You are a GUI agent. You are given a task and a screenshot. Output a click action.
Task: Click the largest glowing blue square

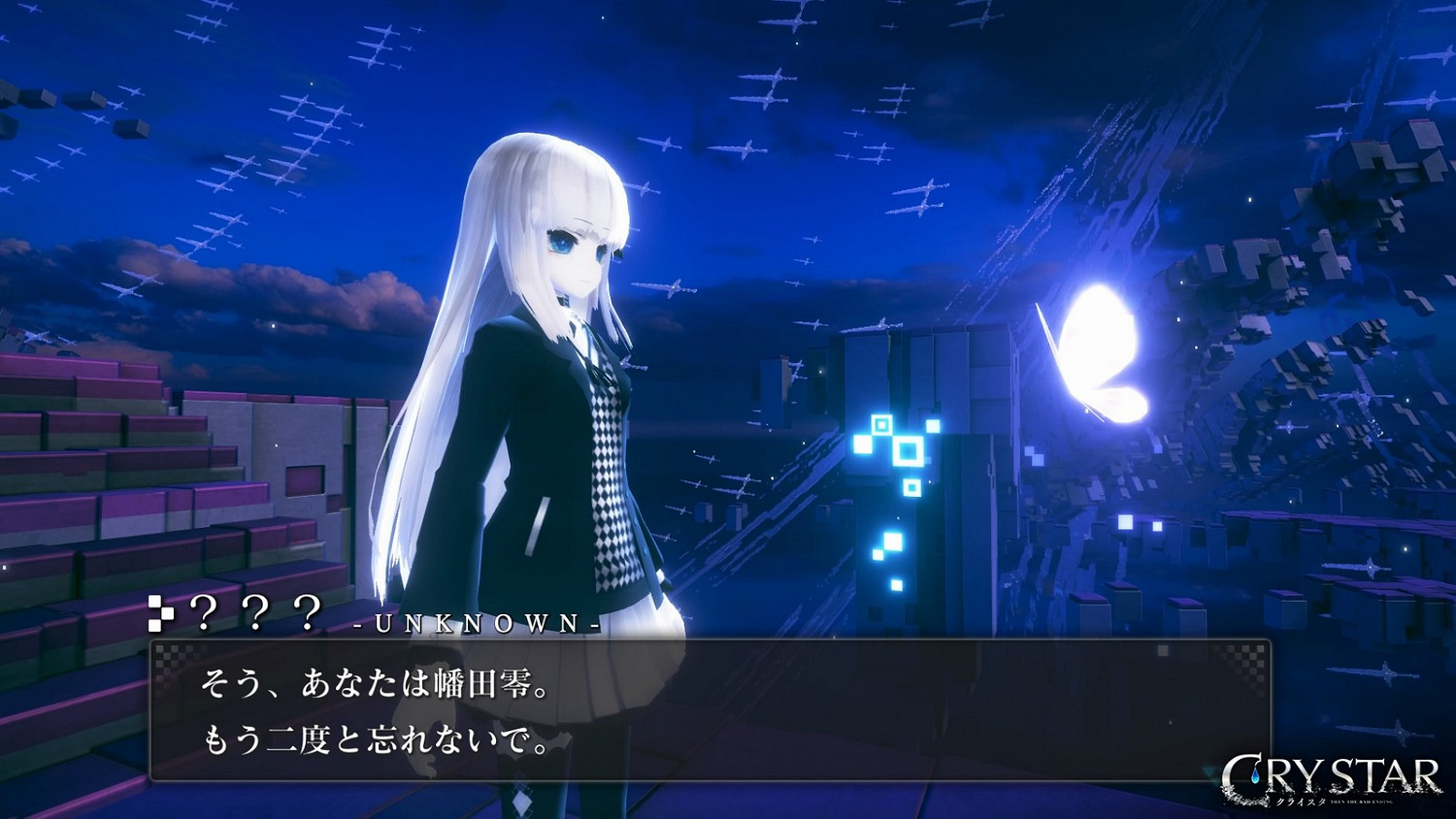tap(909, 453)
